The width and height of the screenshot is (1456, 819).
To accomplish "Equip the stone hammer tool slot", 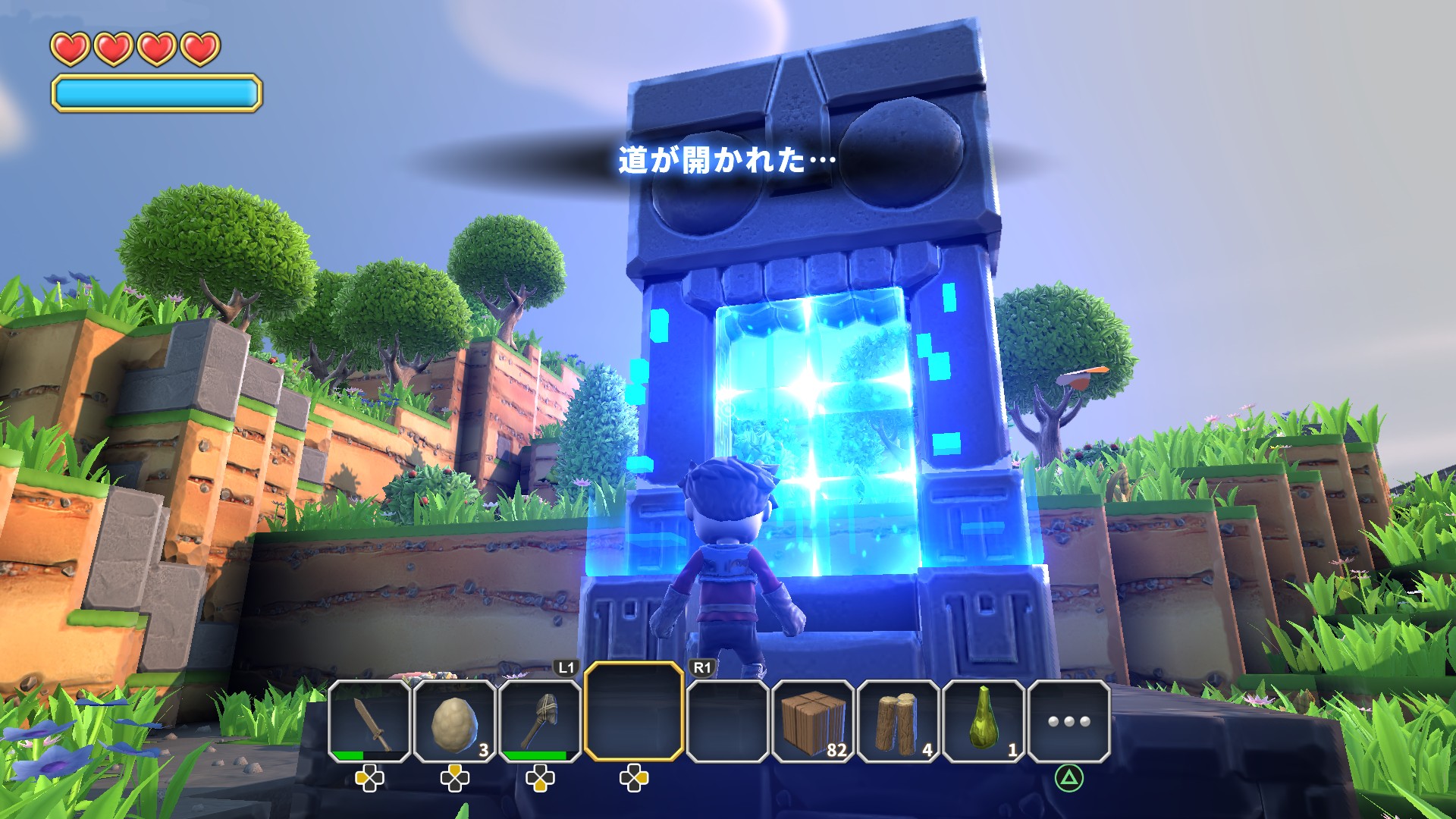I will pyautogui.click(x=539, y=720).
